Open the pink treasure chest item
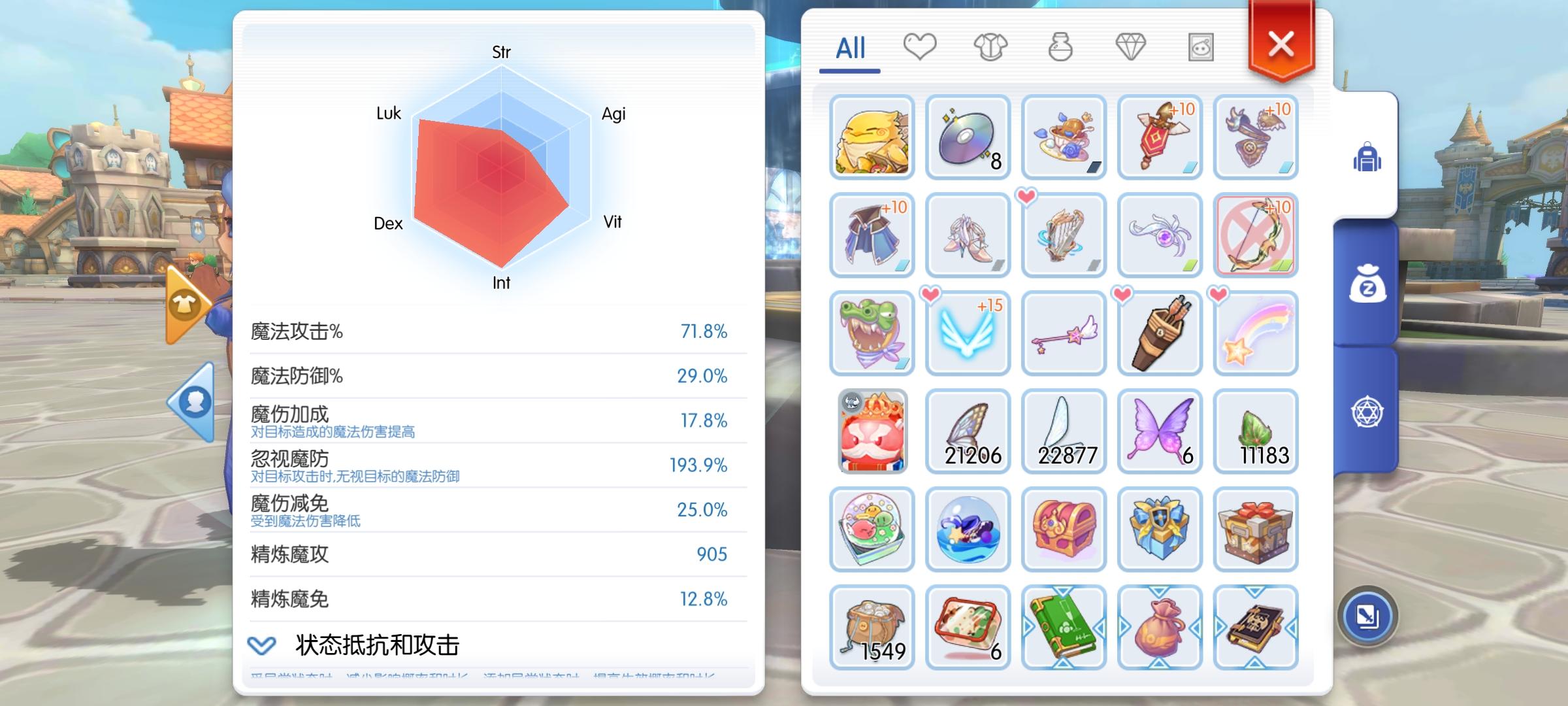The image size is (1568, 706). [1064, 529]
